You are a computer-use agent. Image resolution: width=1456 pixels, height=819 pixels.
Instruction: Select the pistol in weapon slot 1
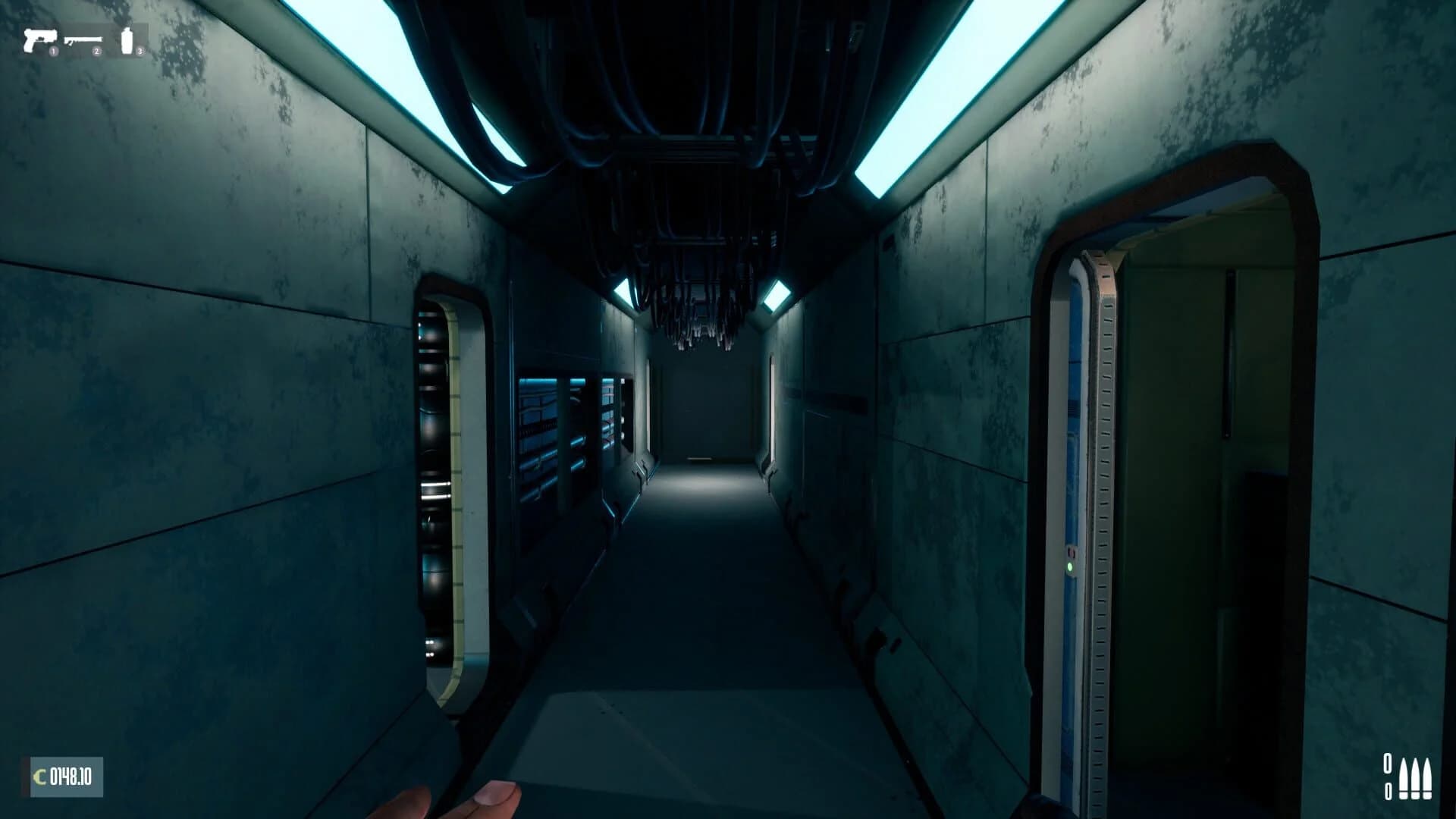(40, 39)
